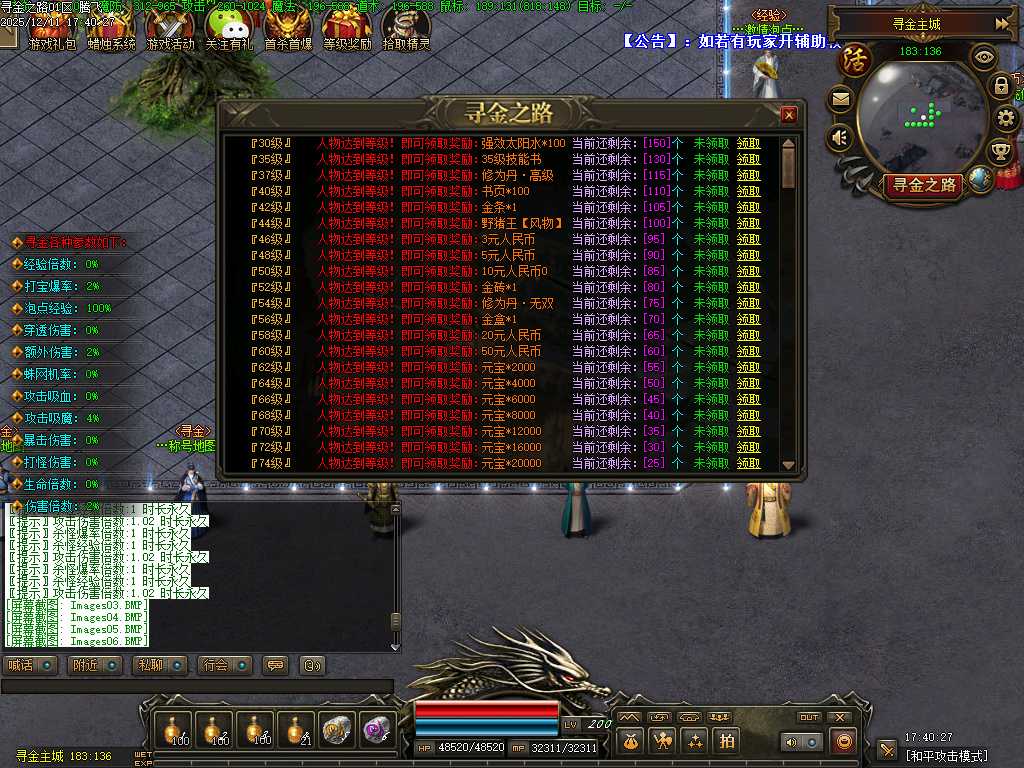The width and height of the screenshot is (1024, 768).
Task: Open the trophy ranking icon
Action: [1000, 152]
